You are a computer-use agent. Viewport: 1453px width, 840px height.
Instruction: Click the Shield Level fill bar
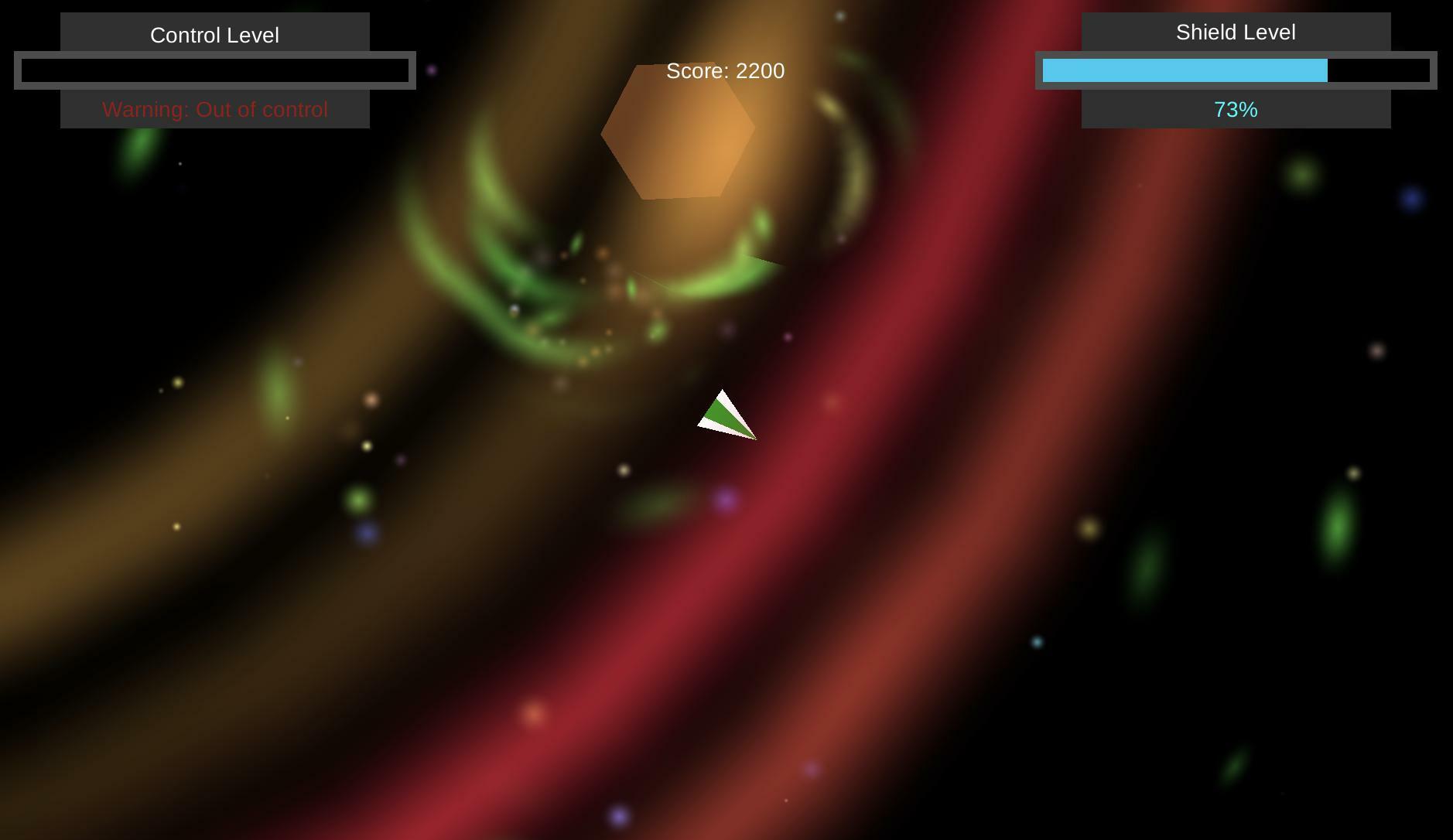1184,70
